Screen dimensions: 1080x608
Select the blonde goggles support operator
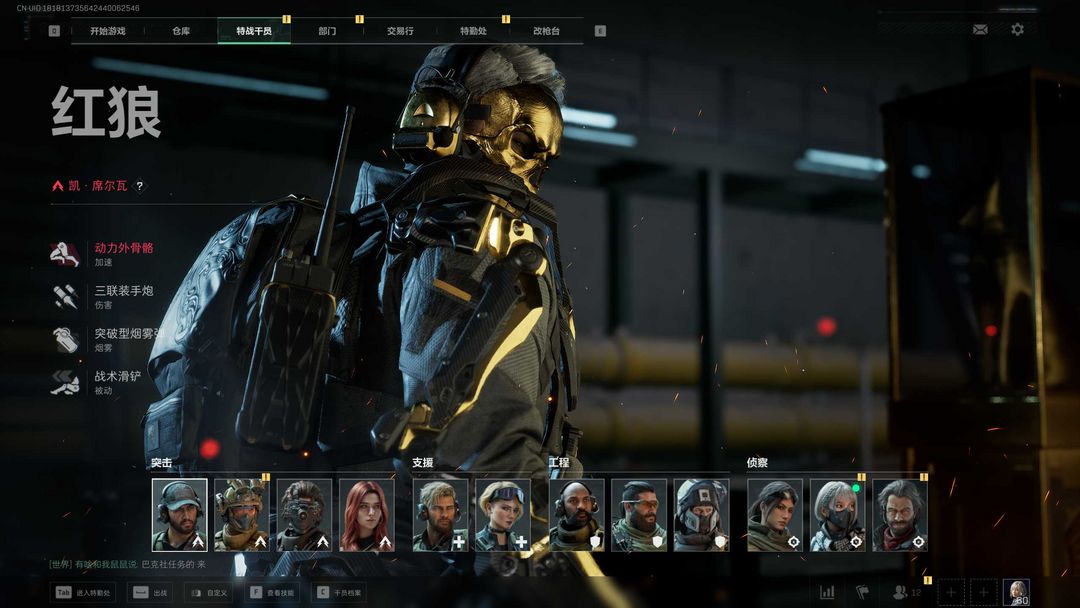tap(502, 515)
